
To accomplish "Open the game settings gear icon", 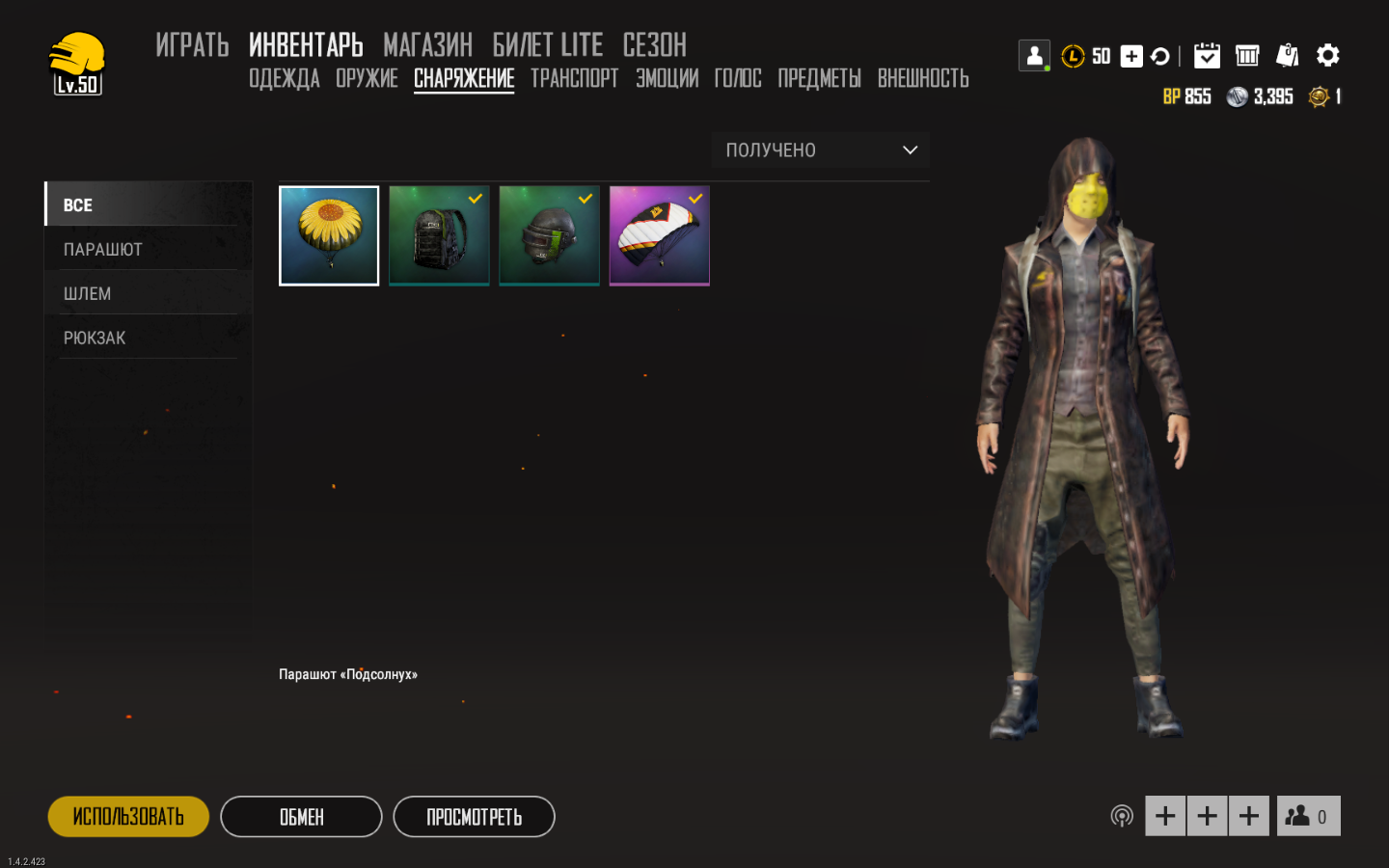I will [1328, 55].
